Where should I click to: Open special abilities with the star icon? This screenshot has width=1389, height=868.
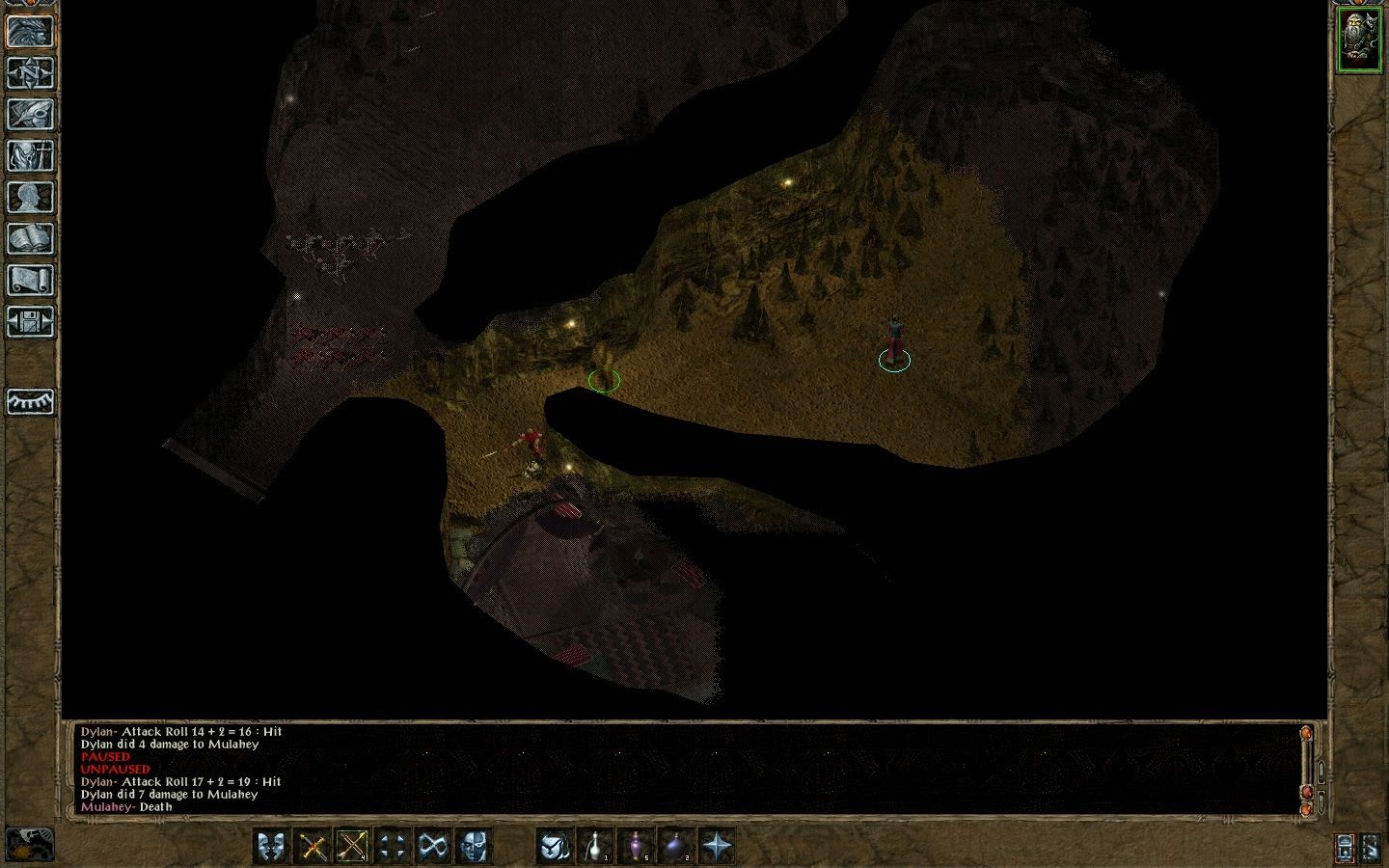coord(717,847)
